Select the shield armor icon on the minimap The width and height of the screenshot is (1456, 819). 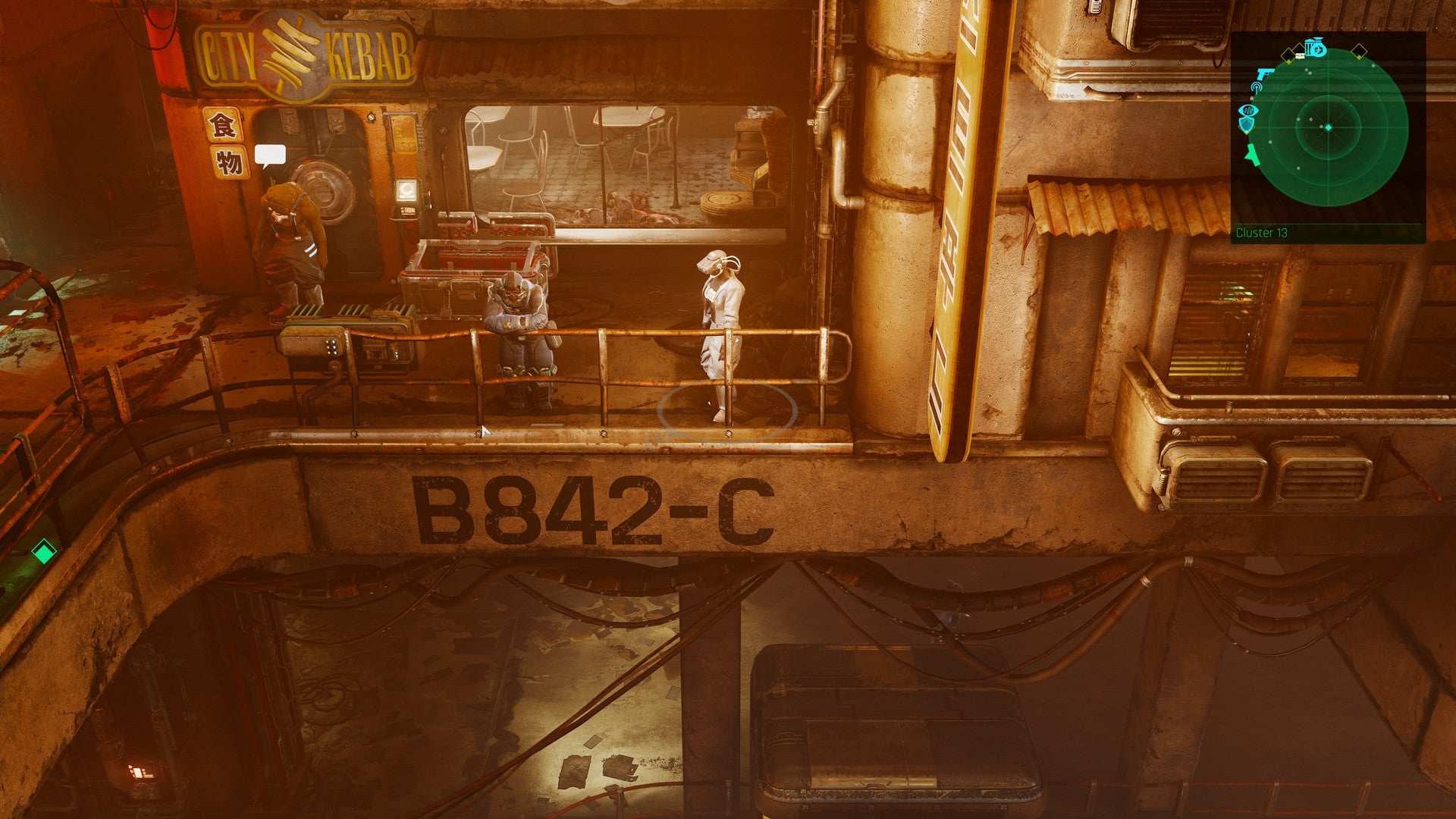point(1246,124)
